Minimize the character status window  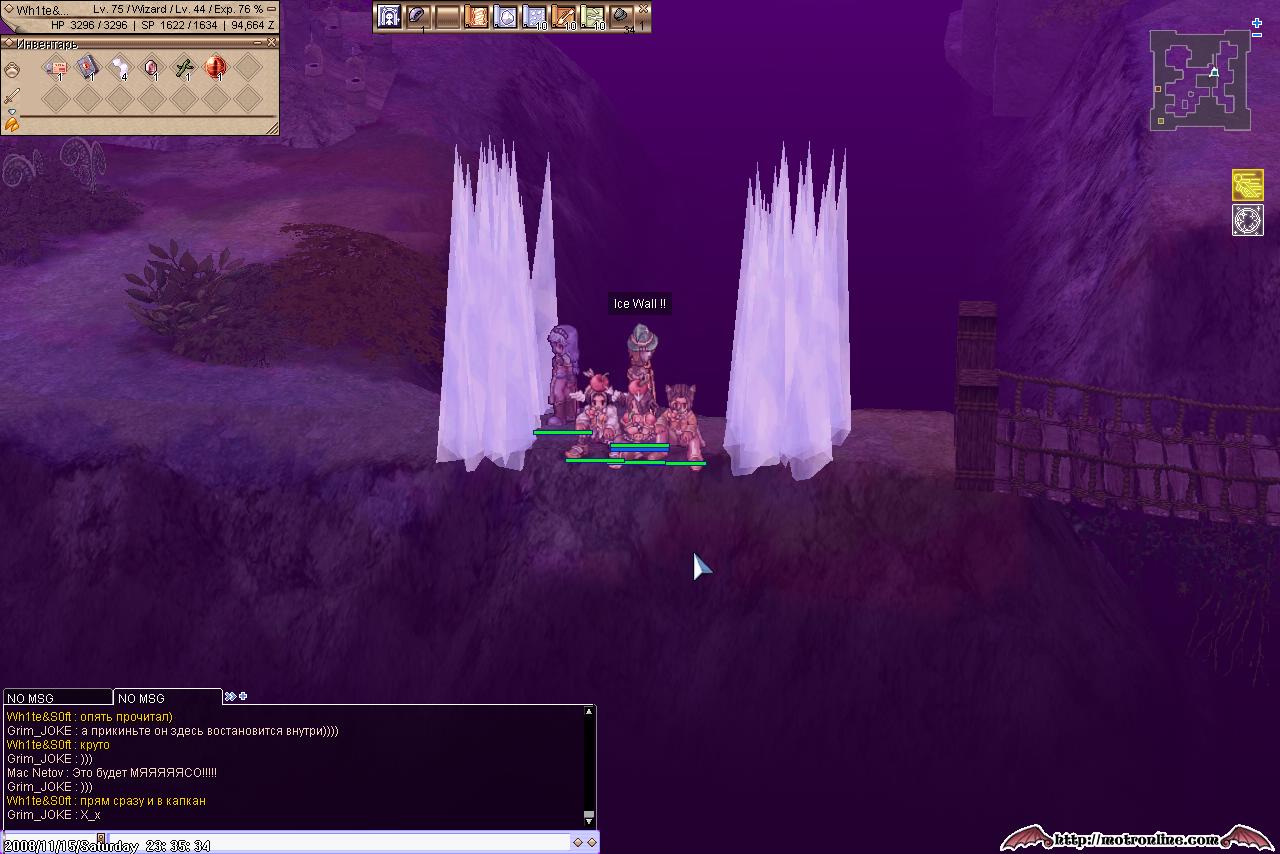click(x=272, y=9)
